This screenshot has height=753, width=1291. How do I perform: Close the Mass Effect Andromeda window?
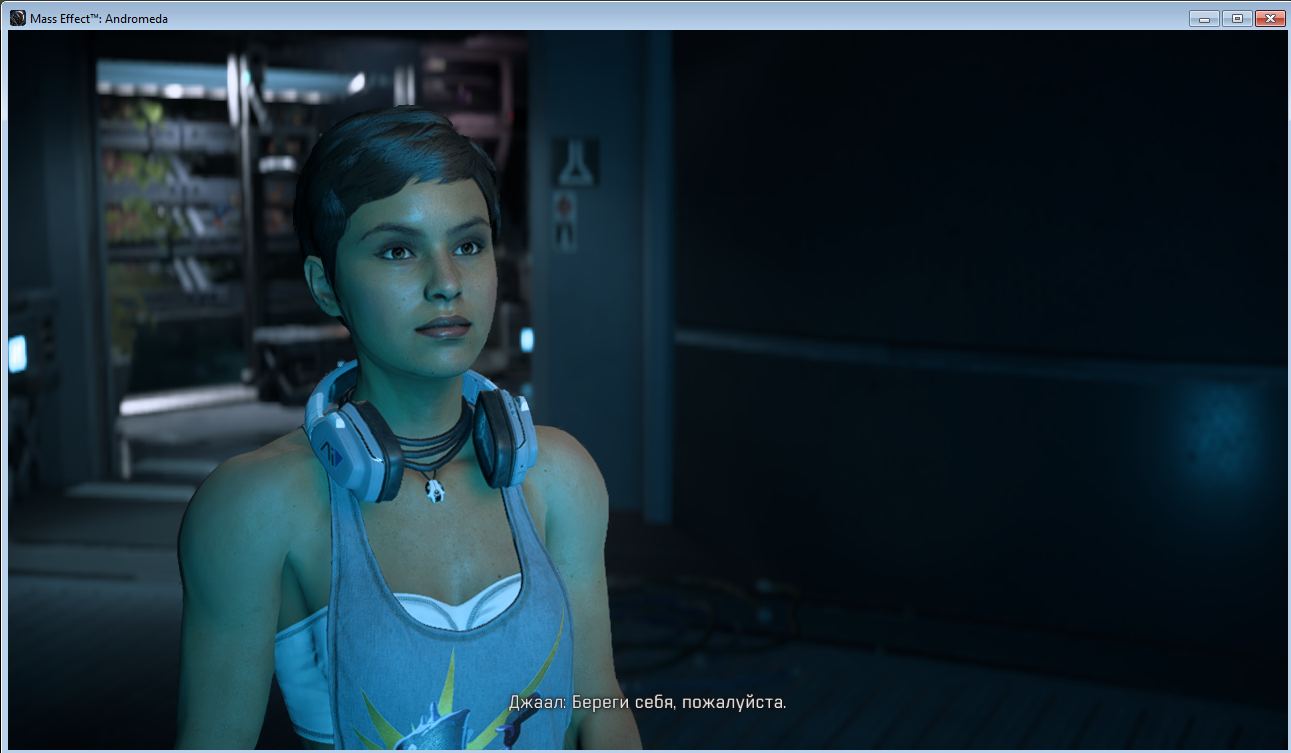pyautogui.click(x=1269, y=18)
